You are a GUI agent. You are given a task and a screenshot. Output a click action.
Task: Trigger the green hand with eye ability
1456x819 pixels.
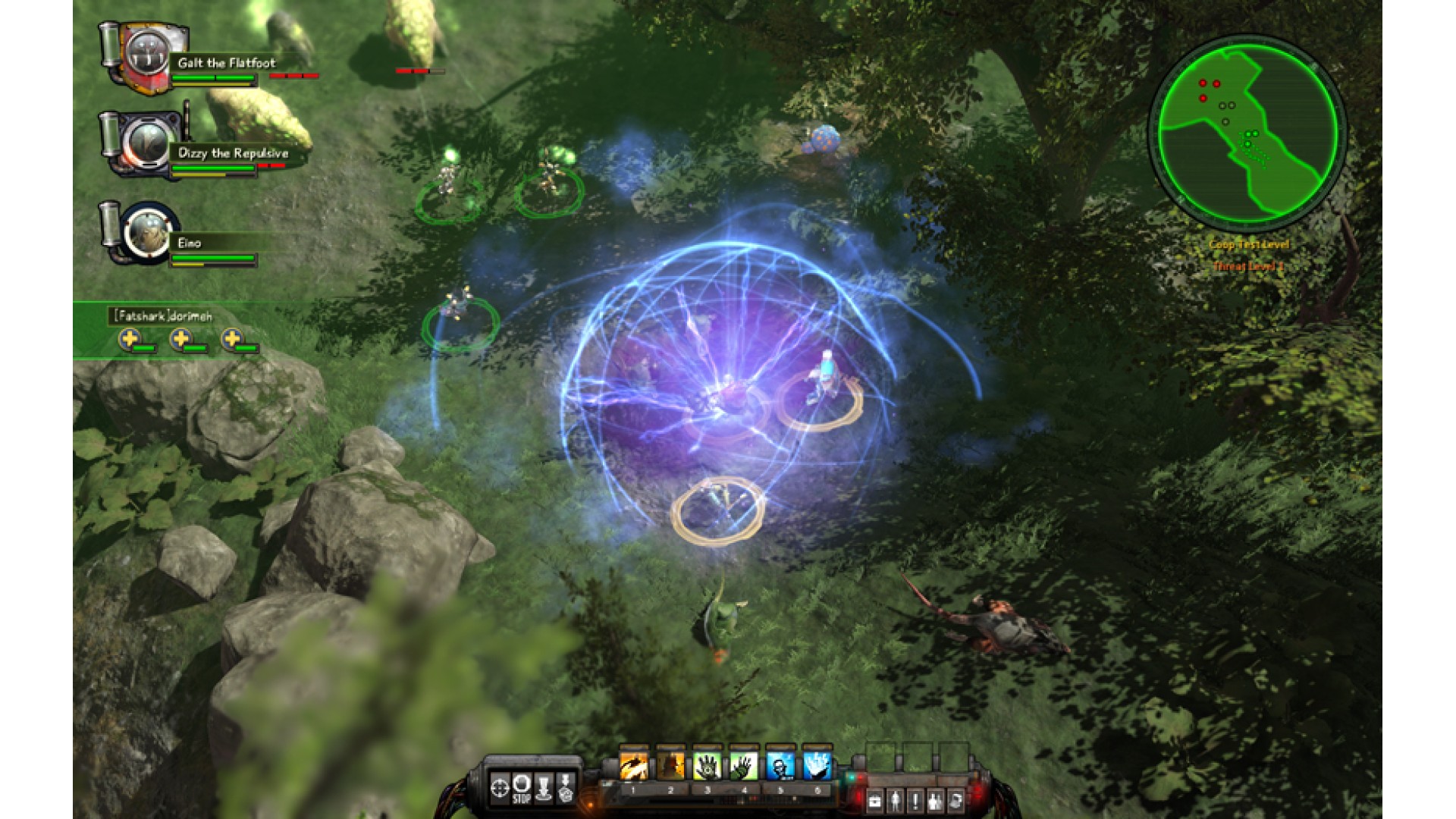click(707, 766)
